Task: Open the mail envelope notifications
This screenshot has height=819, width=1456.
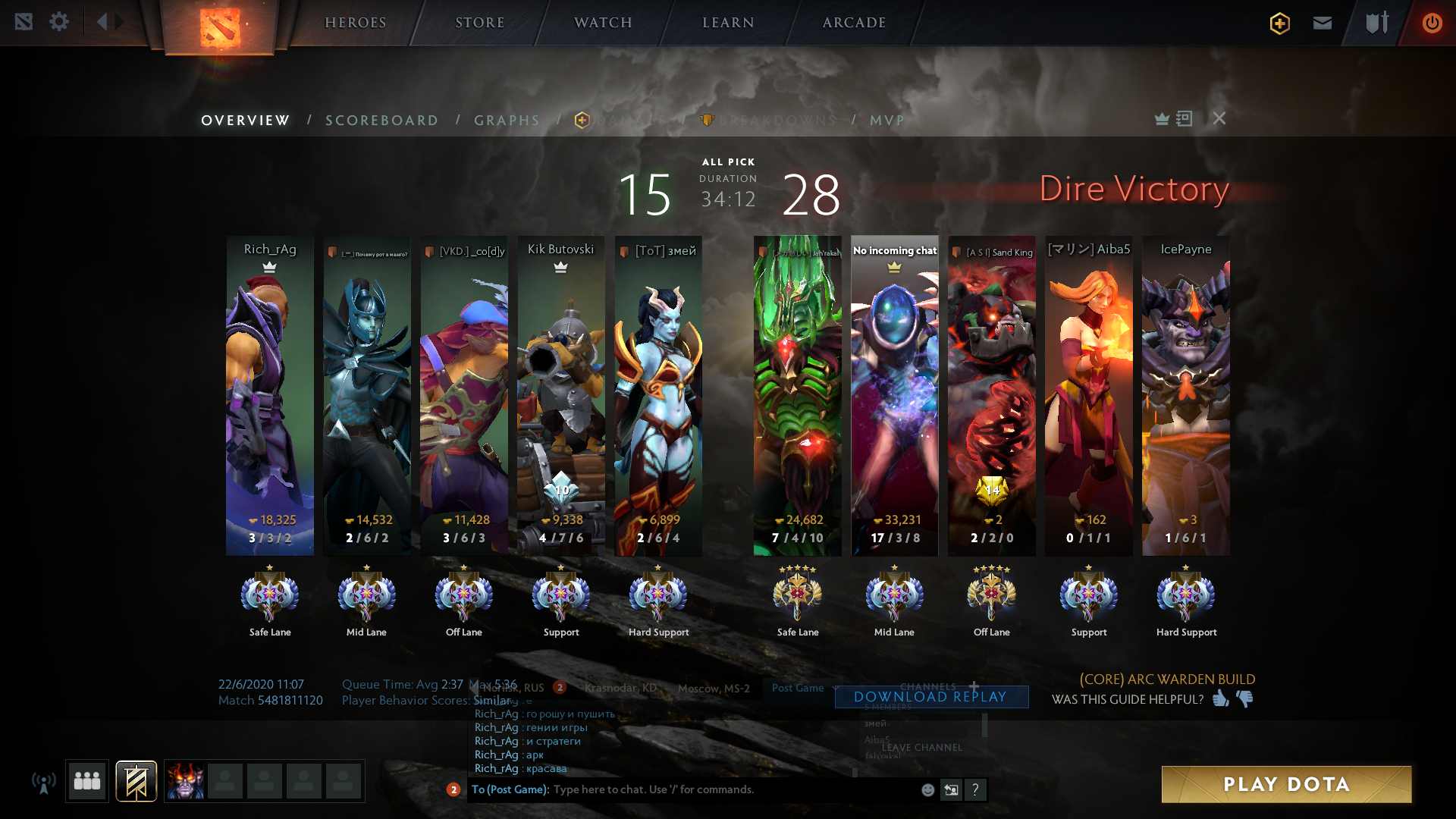Action: coord(1323,23)
